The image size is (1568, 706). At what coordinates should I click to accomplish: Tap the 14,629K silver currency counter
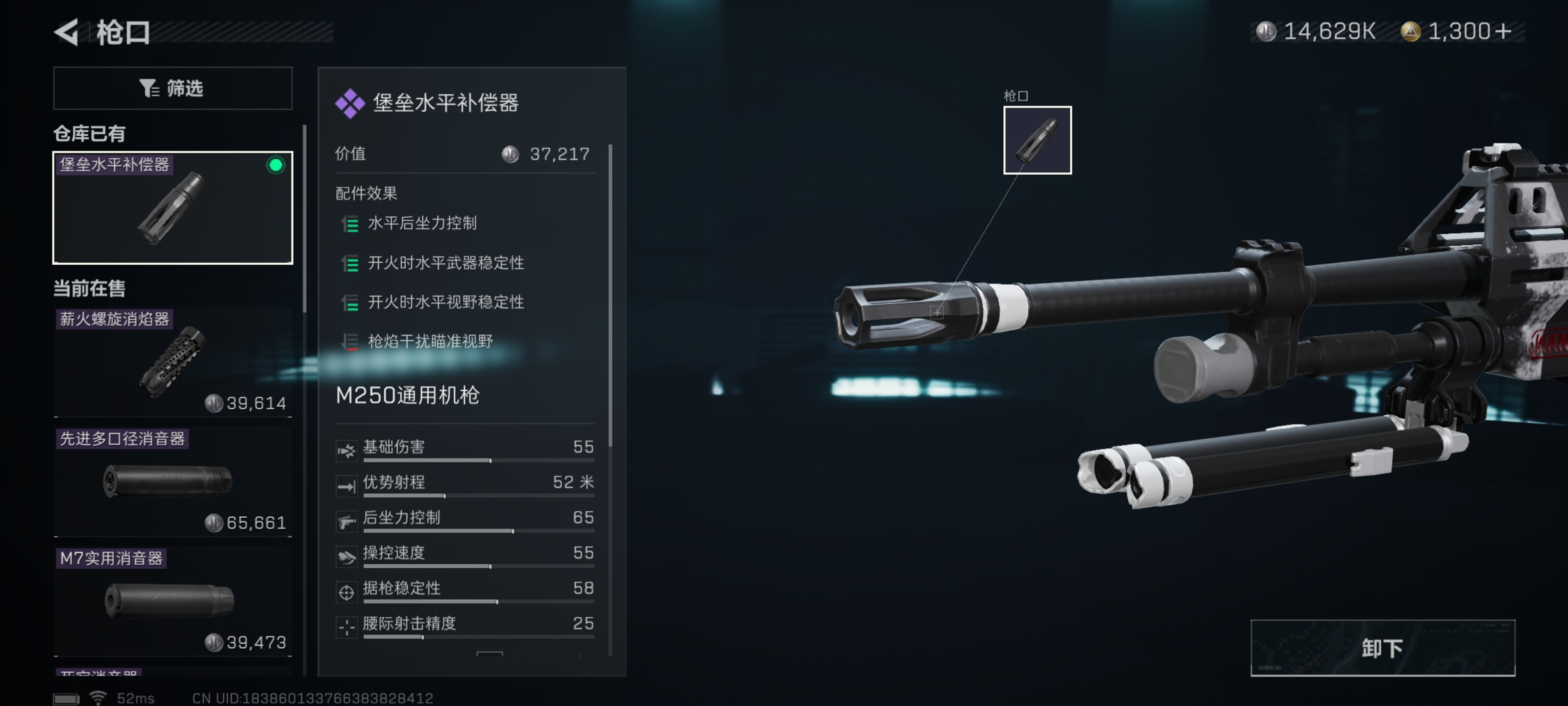tap(1319, 31)
